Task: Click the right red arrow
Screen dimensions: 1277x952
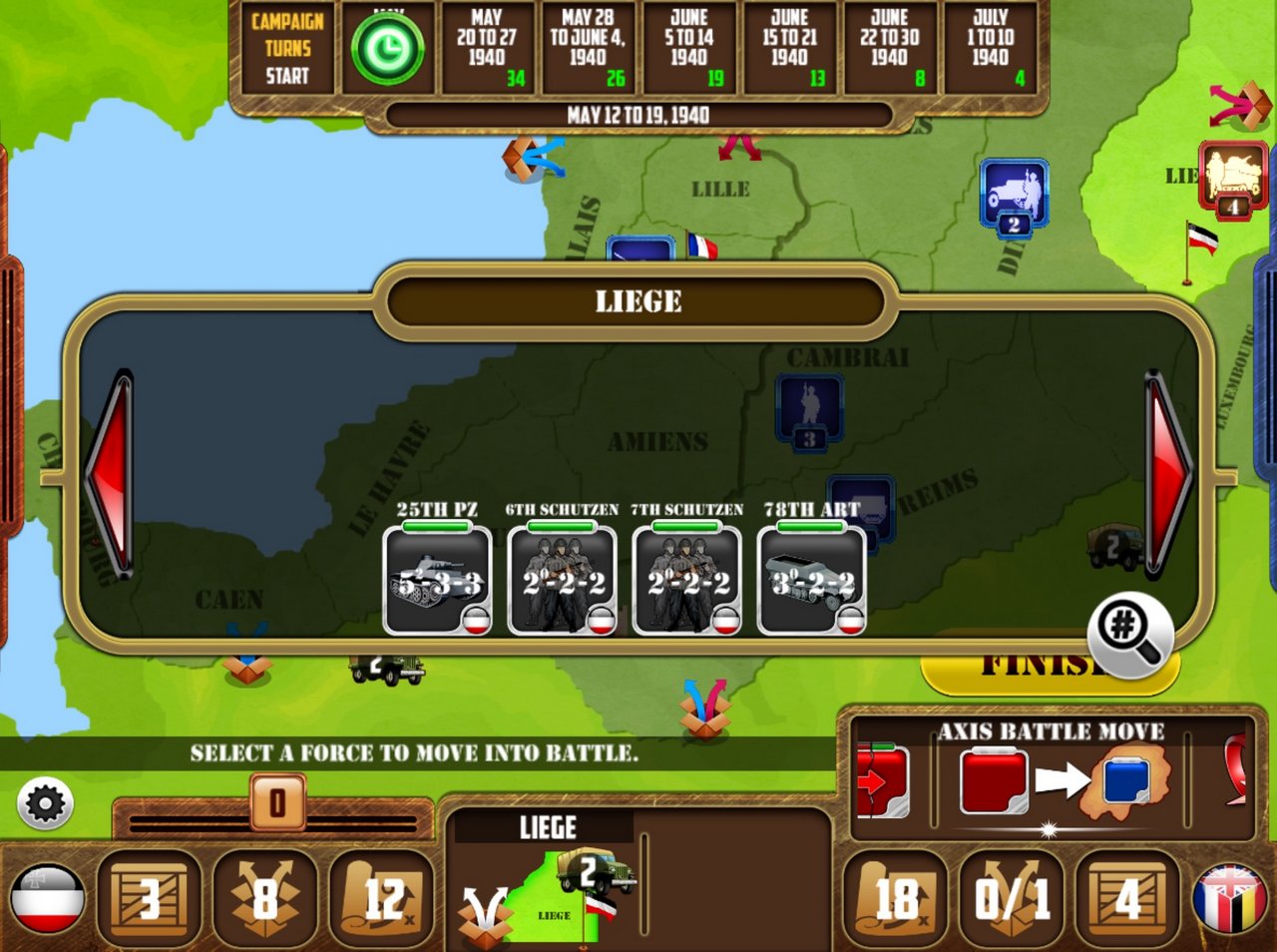Action: (1167, 475)
